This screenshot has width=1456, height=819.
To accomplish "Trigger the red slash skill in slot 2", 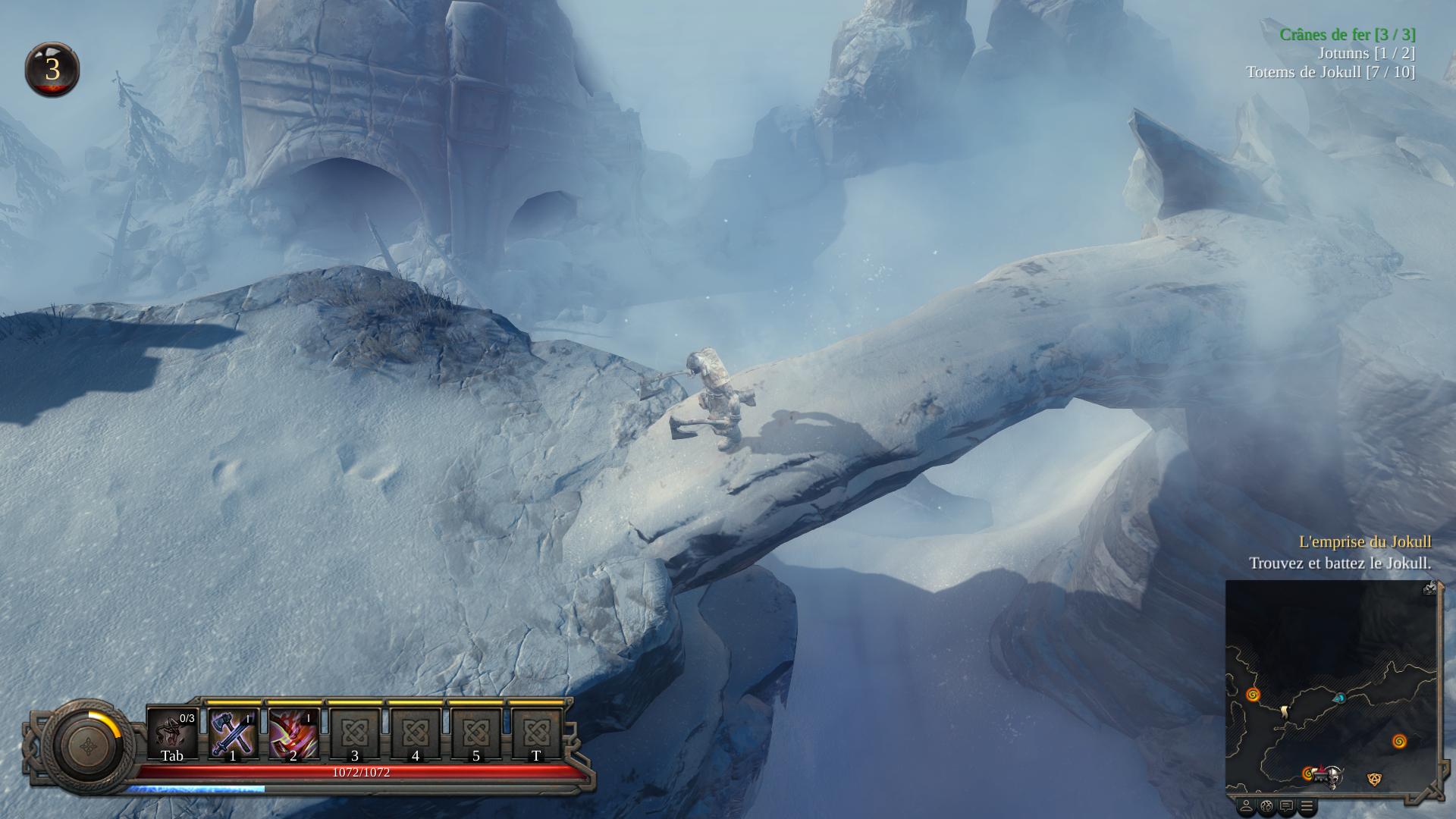I will pos(293,734).
